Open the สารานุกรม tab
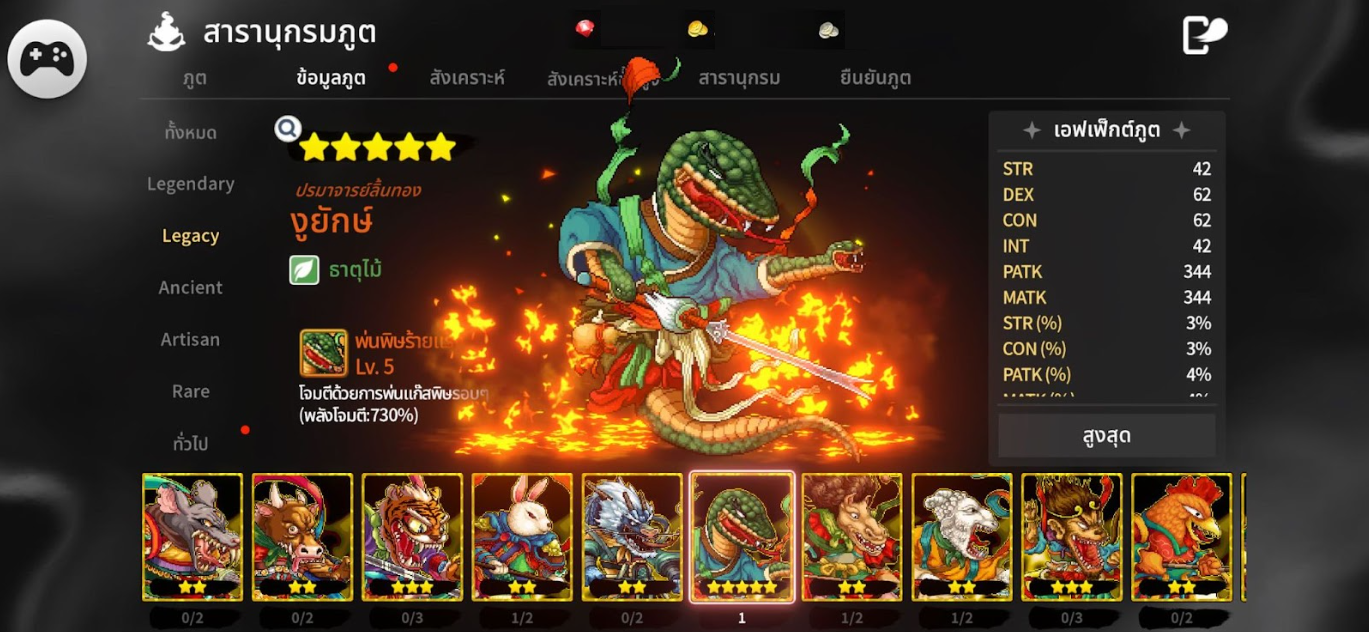The image size is (1369, 632). coord(739,78)
